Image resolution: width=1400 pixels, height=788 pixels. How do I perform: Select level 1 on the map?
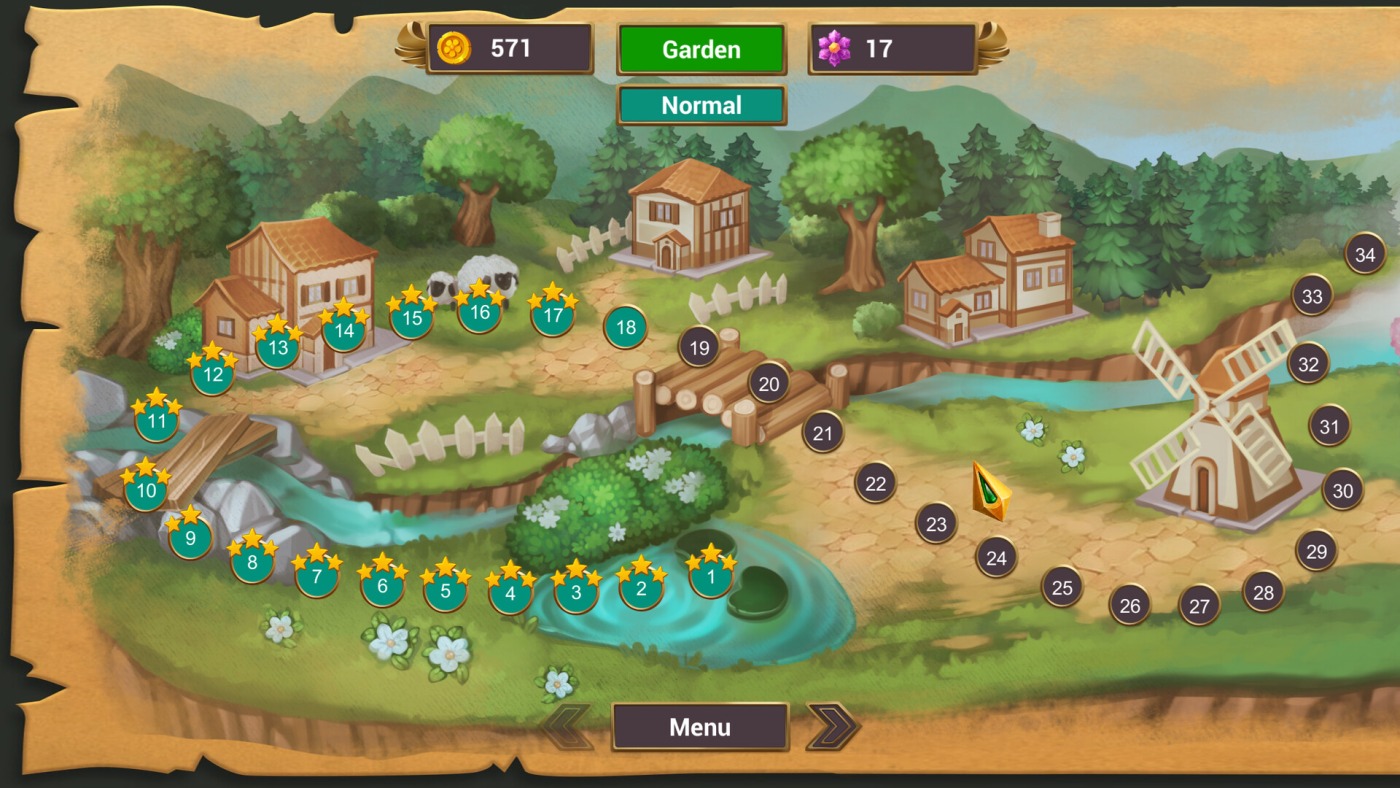[711, 576]
